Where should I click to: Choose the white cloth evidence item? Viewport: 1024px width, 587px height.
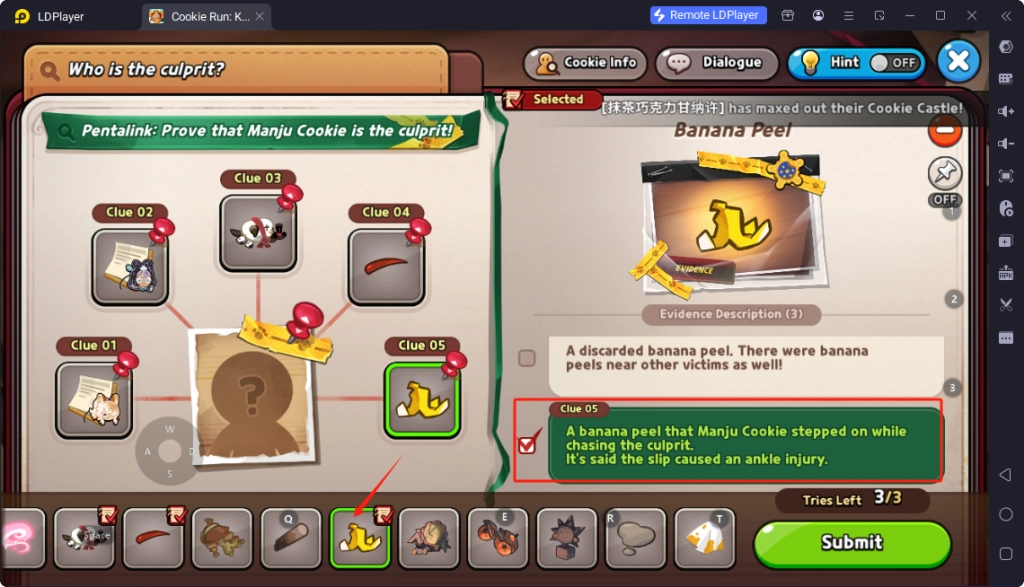point(704,538)
